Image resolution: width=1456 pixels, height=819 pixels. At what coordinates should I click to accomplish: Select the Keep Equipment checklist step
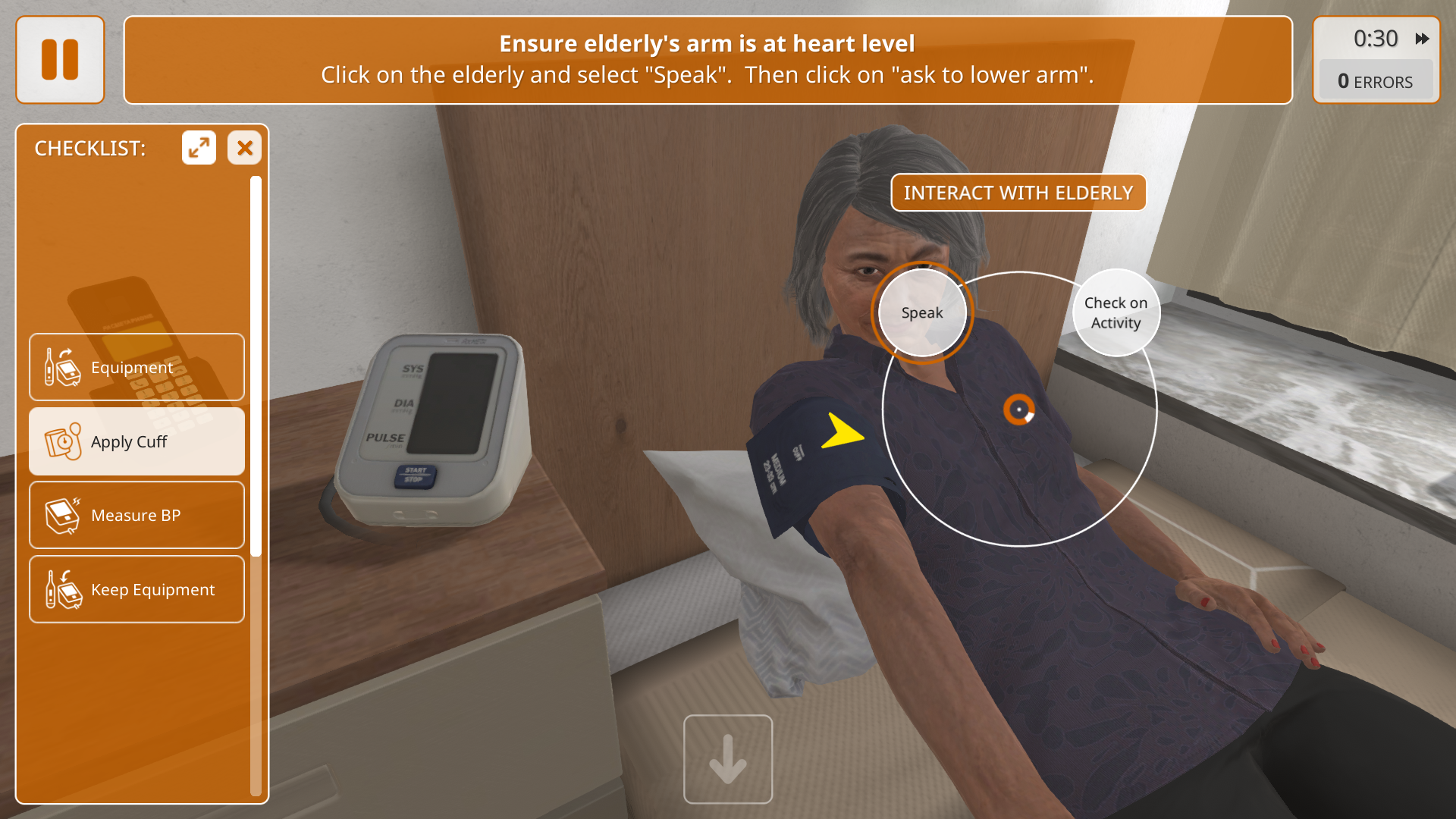tap(136, 589)
